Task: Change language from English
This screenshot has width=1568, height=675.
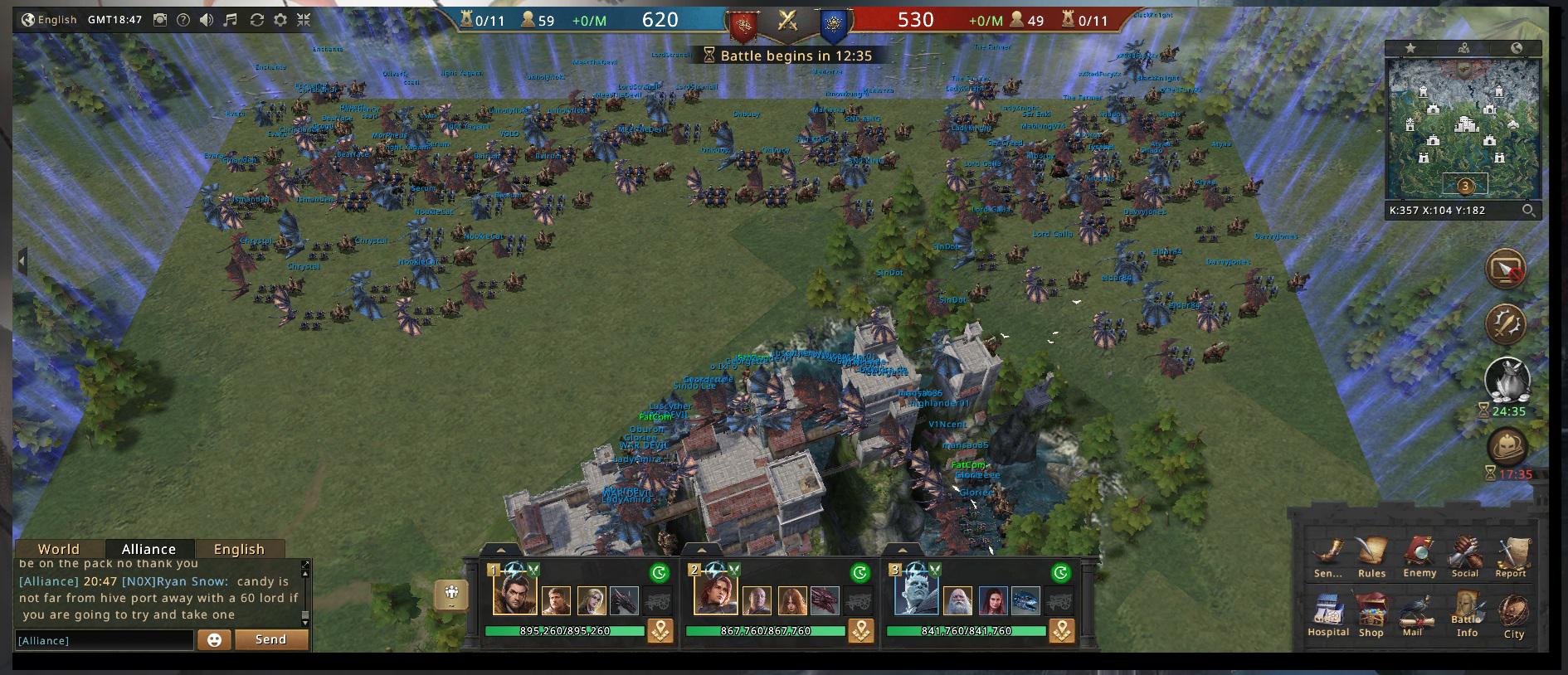Action: (49, 20)
